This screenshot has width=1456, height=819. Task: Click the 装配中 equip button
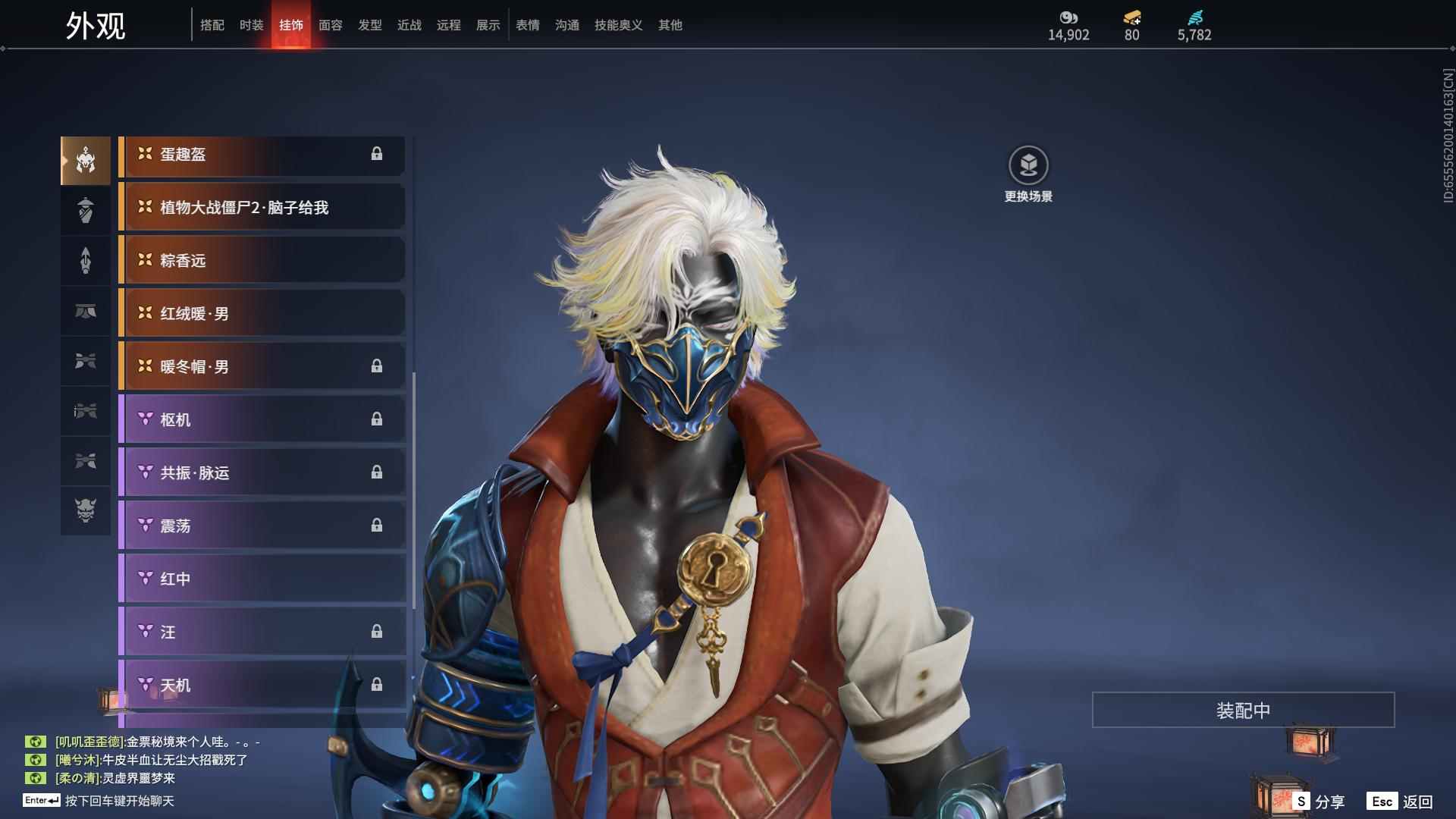(x=1243, y=710)
